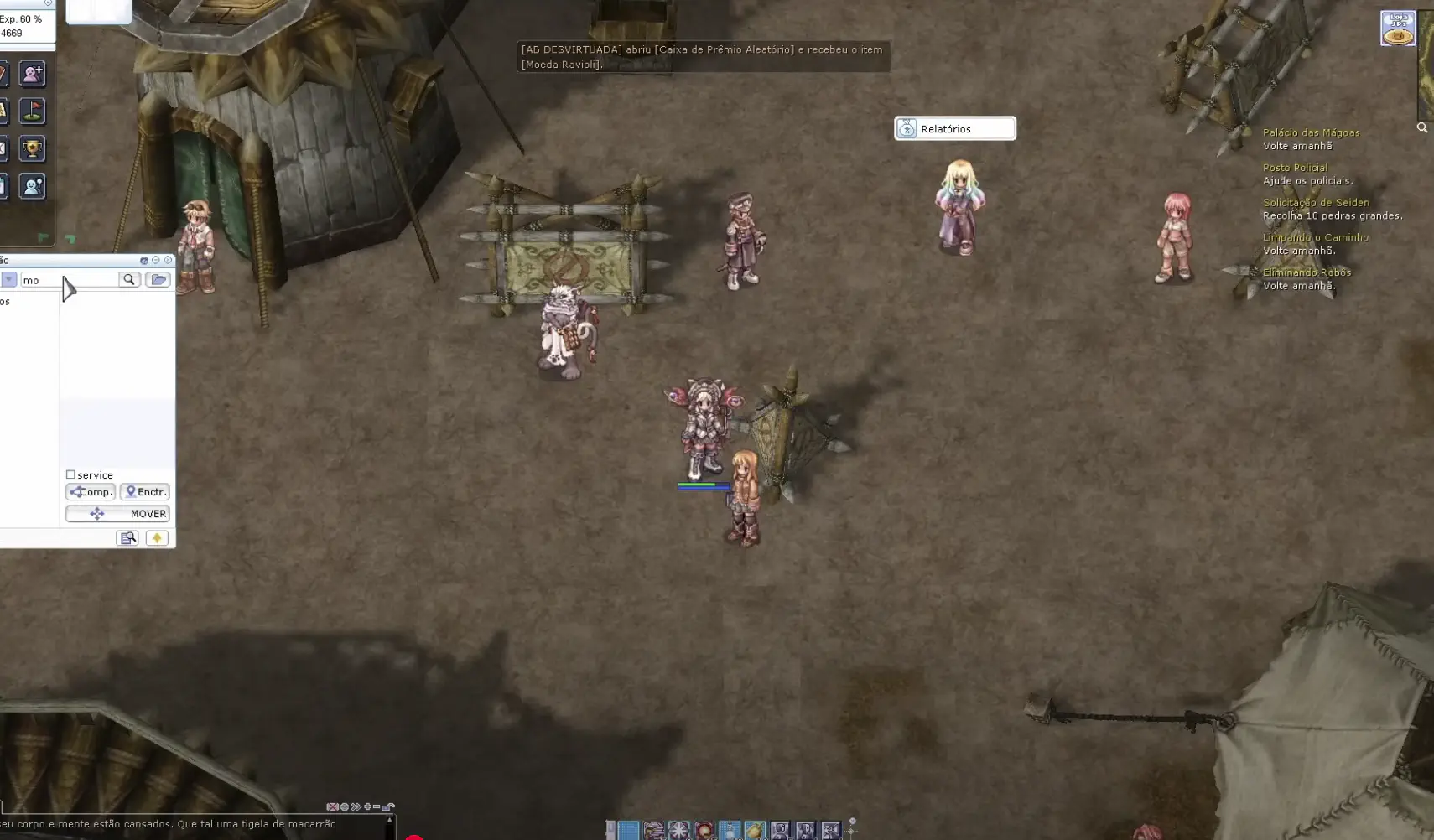Click the double-arrow expander above the chat box

coord(356,806)
